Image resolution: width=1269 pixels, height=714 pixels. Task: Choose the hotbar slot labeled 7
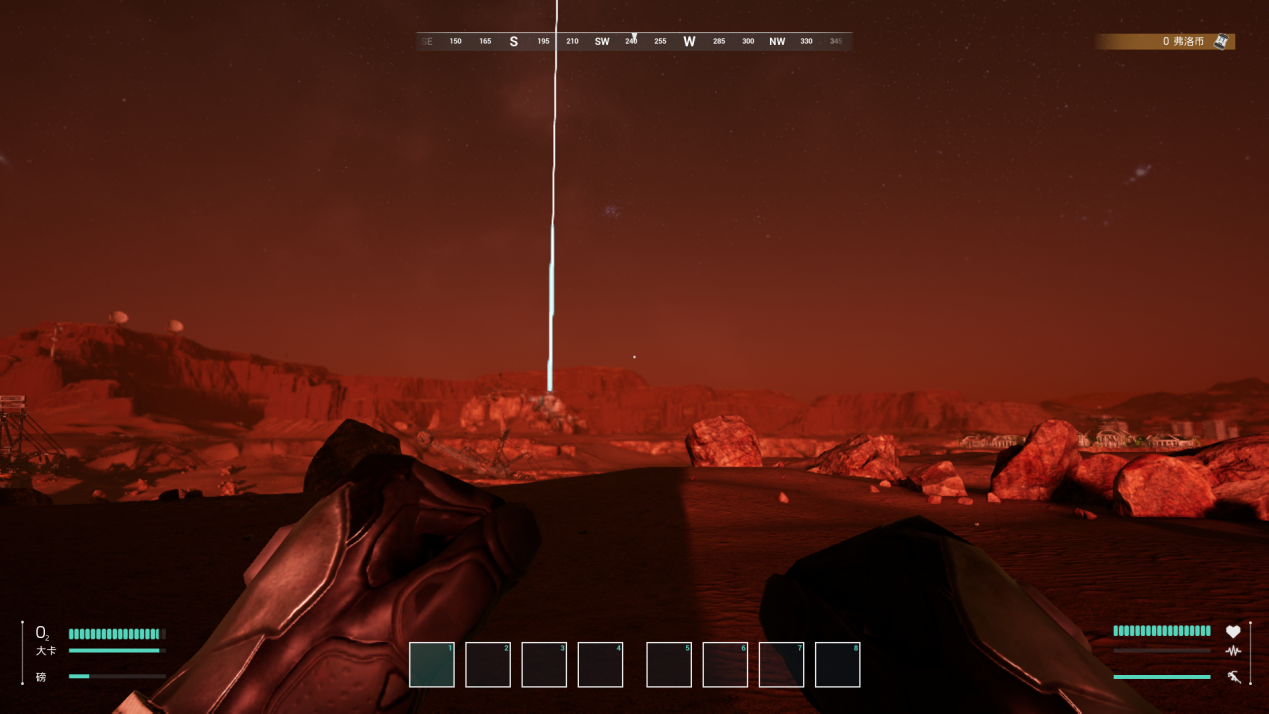(781, 665)
